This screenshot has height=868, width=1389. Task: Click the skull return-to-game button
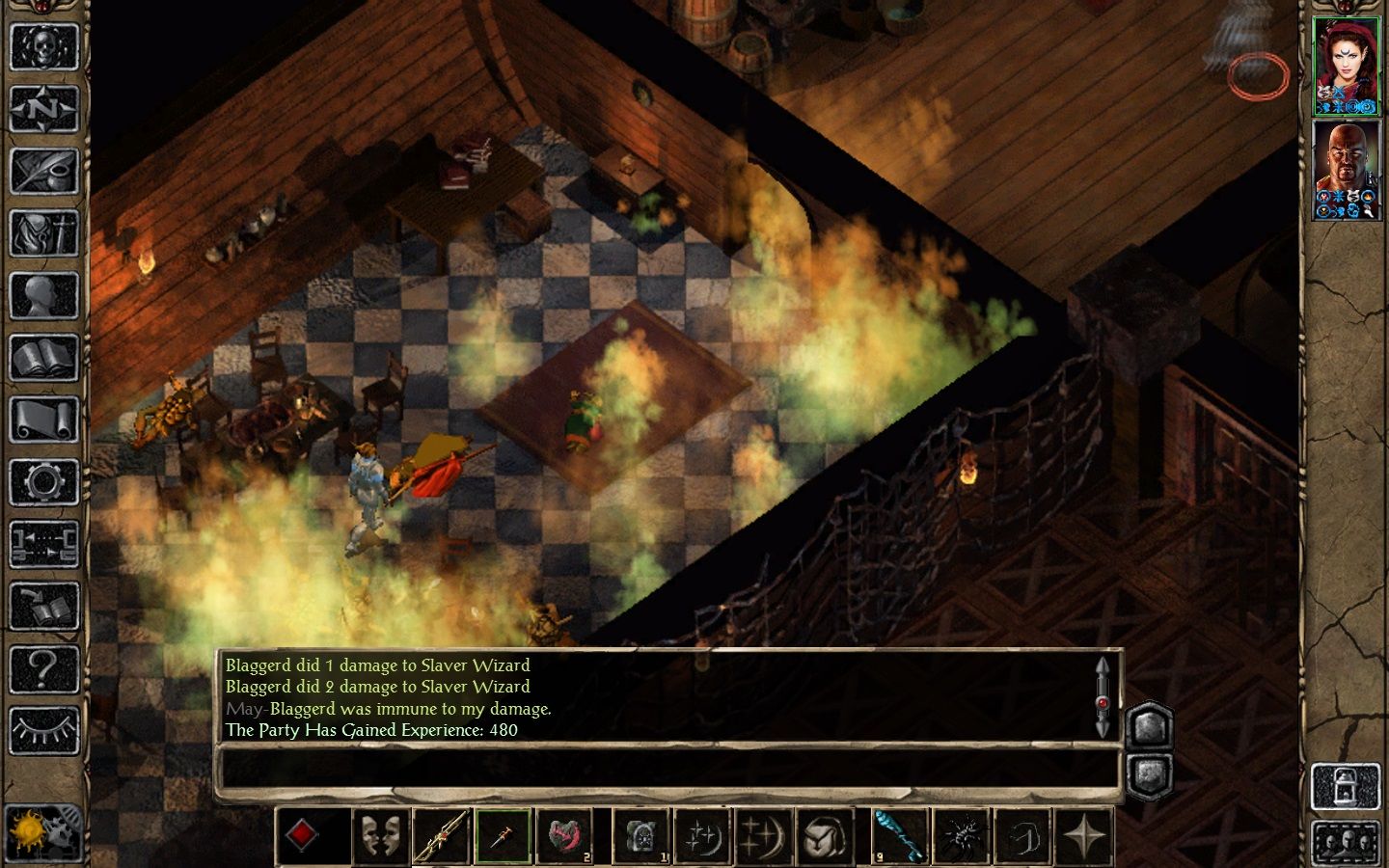pyautogui.click(x=44, y=47)
